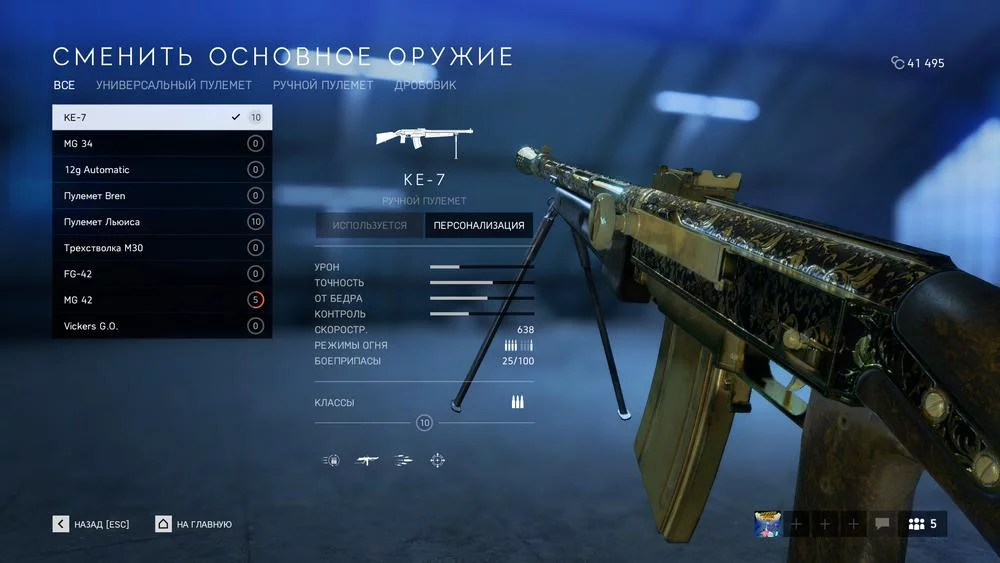Open the chat speech bubble icon
This screenshot has width=1000, height=563.
pos(882,523)
